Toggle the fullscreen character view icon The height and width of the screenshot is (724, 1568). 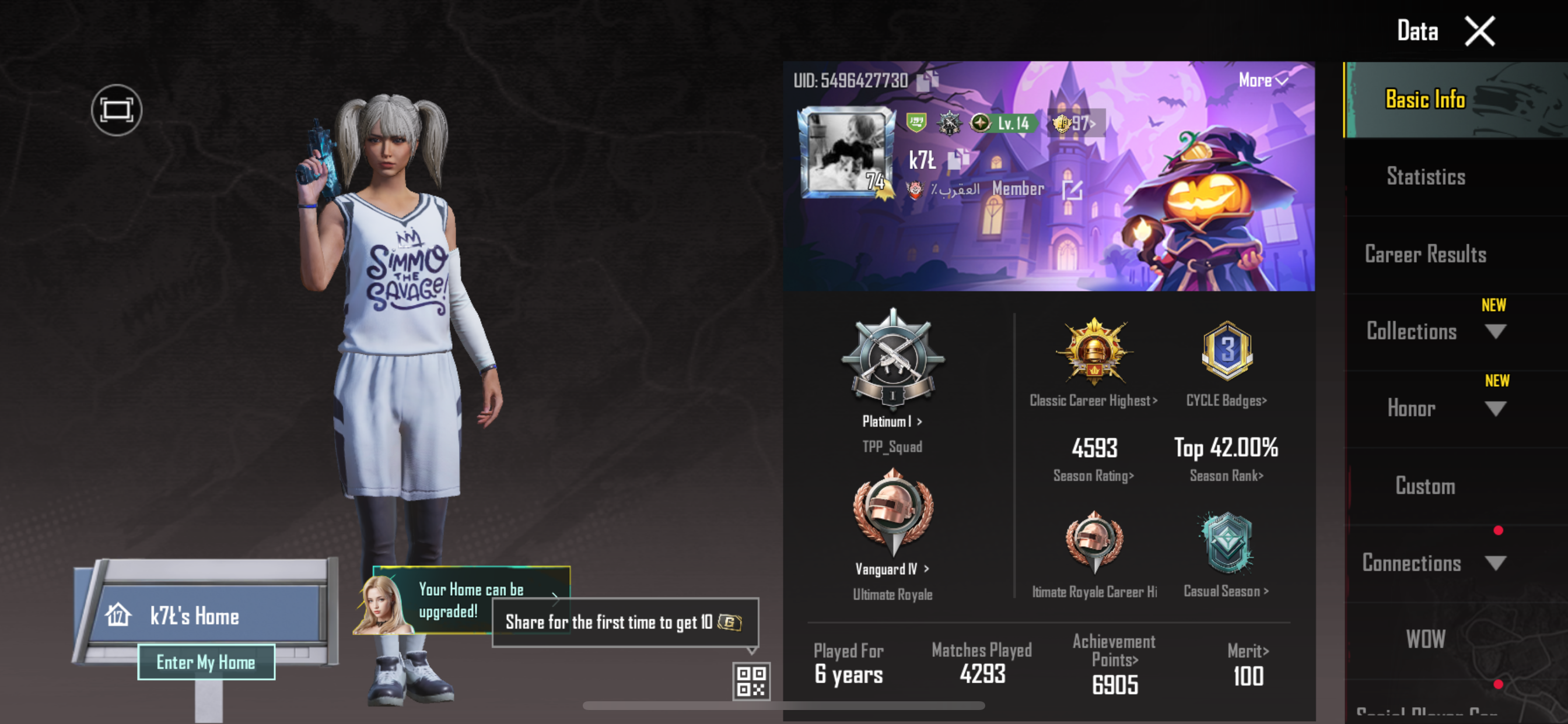(x=116, y=110)
